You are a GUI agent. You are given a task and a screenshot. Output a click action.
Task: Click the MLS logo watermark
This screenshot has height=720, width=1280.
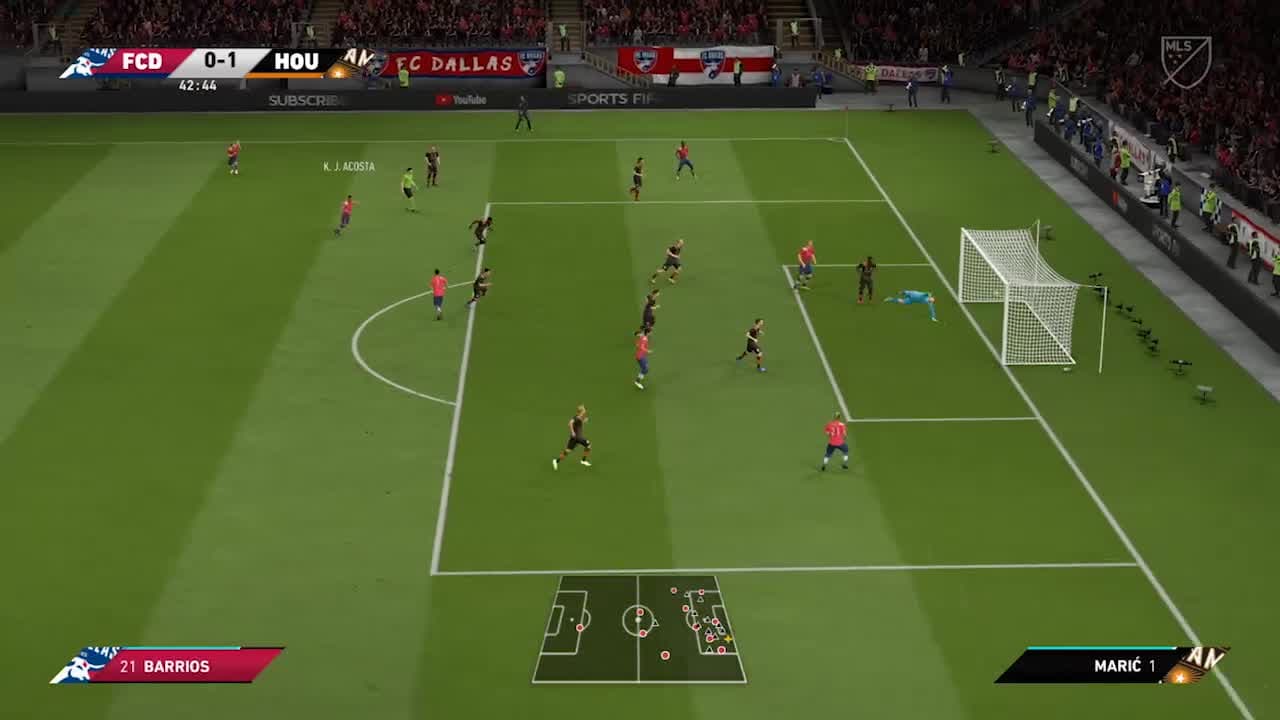click(1185, 61)
